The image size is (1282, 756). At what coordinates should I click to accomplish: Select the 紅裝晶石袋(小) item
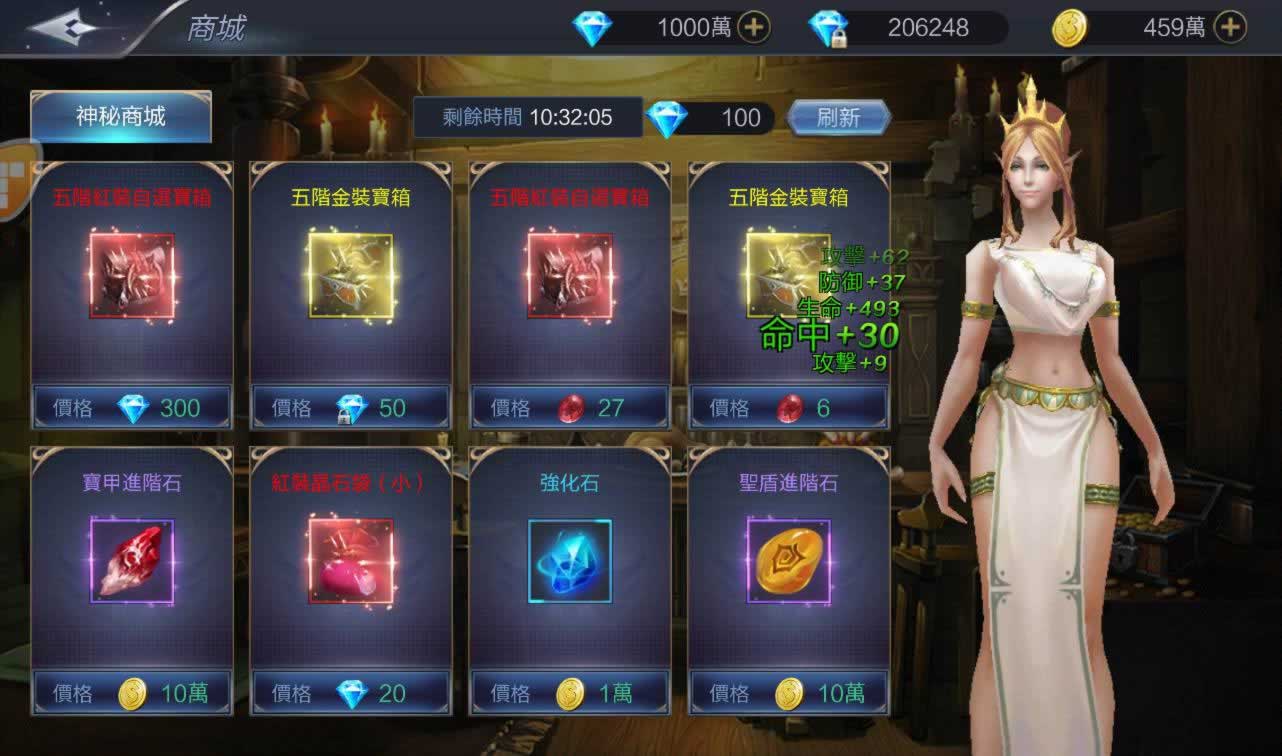(350, 560)
